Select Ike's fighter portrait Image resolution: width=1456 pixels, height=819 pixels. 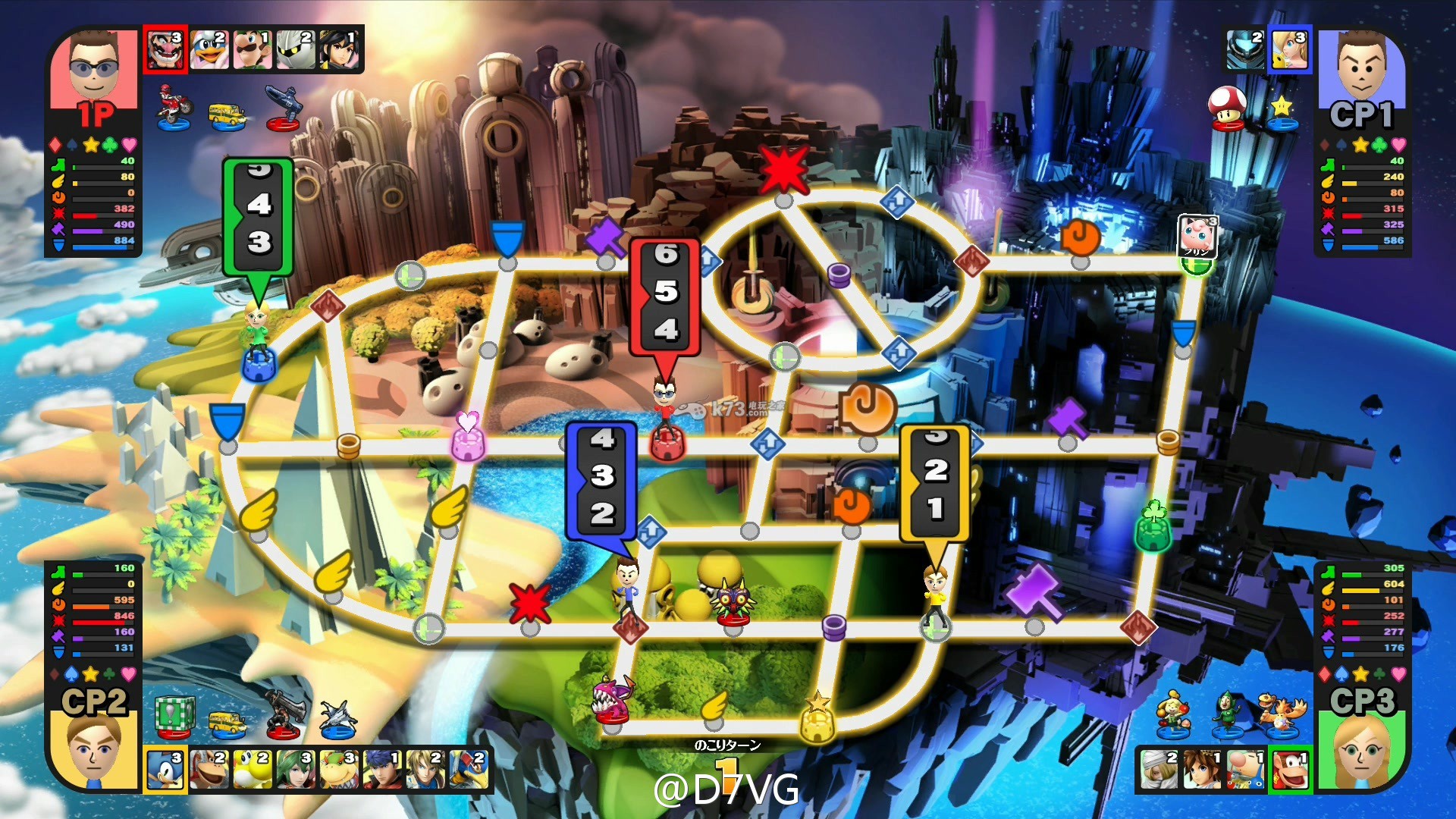coord(382,769)
